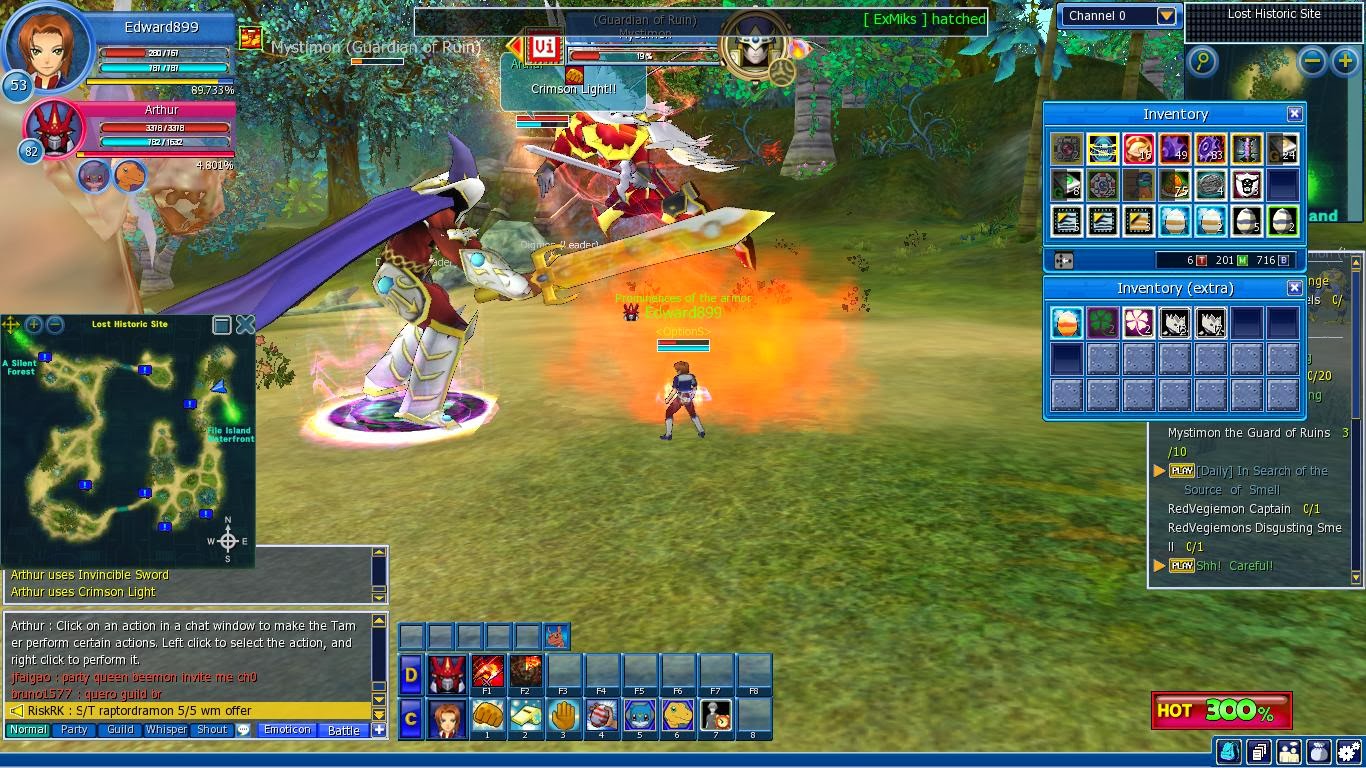Viewport: 1366px width, 768px height.
Task: Click the Digitamamon egg in the Inventory window
Action: (x=1246, y=221)
